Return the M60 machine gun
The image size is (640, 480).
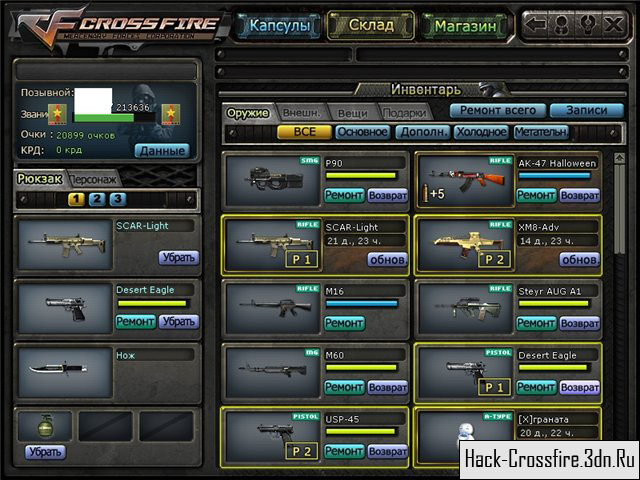[x=387, y=387]
